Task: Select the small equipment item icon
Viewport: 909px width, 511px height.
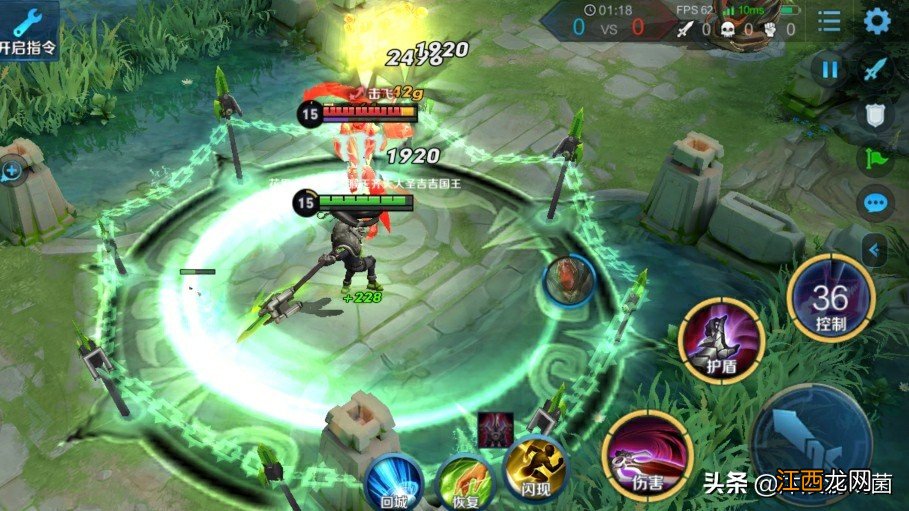Action: click(x=494, y=424)
